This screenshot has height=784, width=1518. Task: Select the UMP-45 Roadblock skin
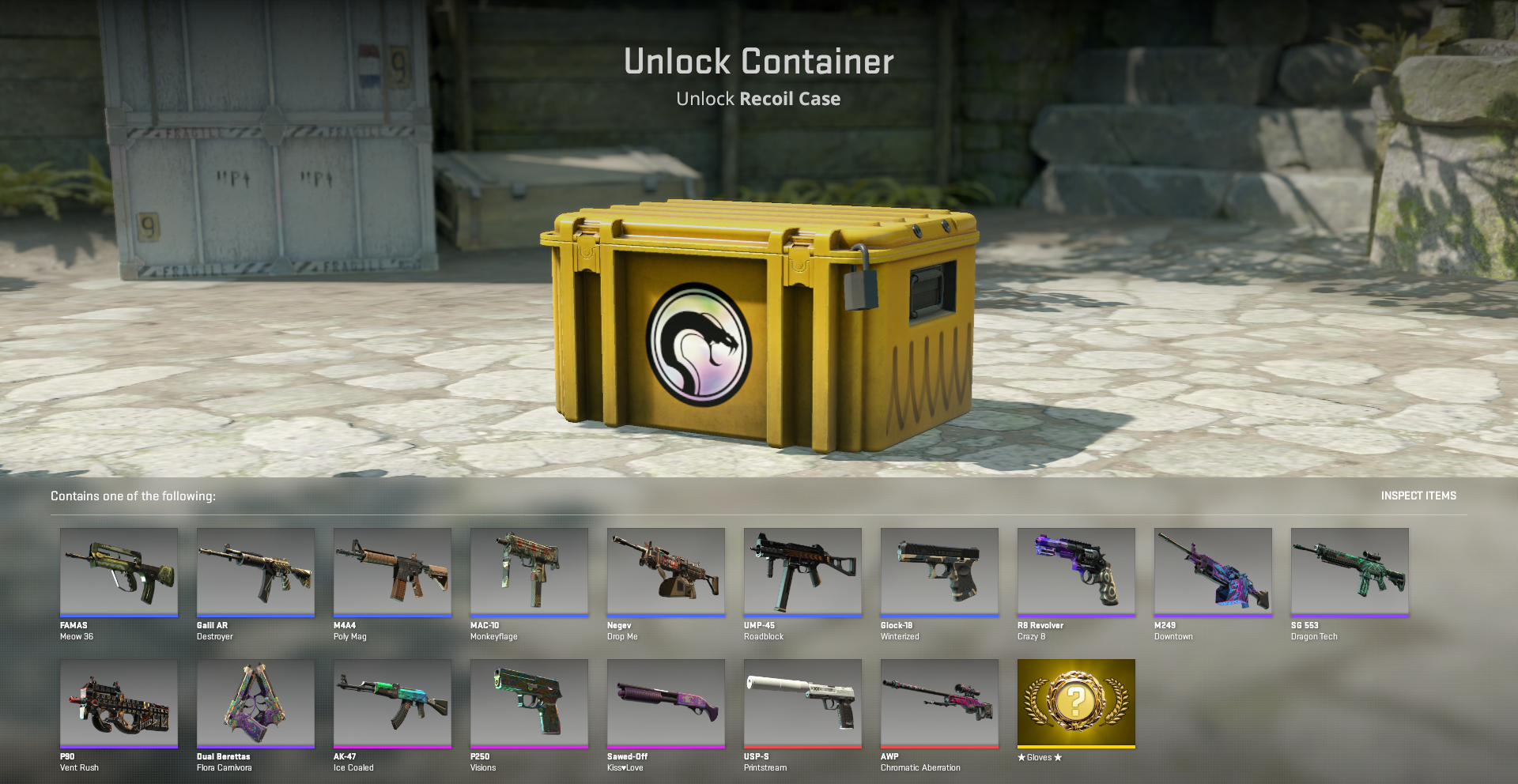802,572
